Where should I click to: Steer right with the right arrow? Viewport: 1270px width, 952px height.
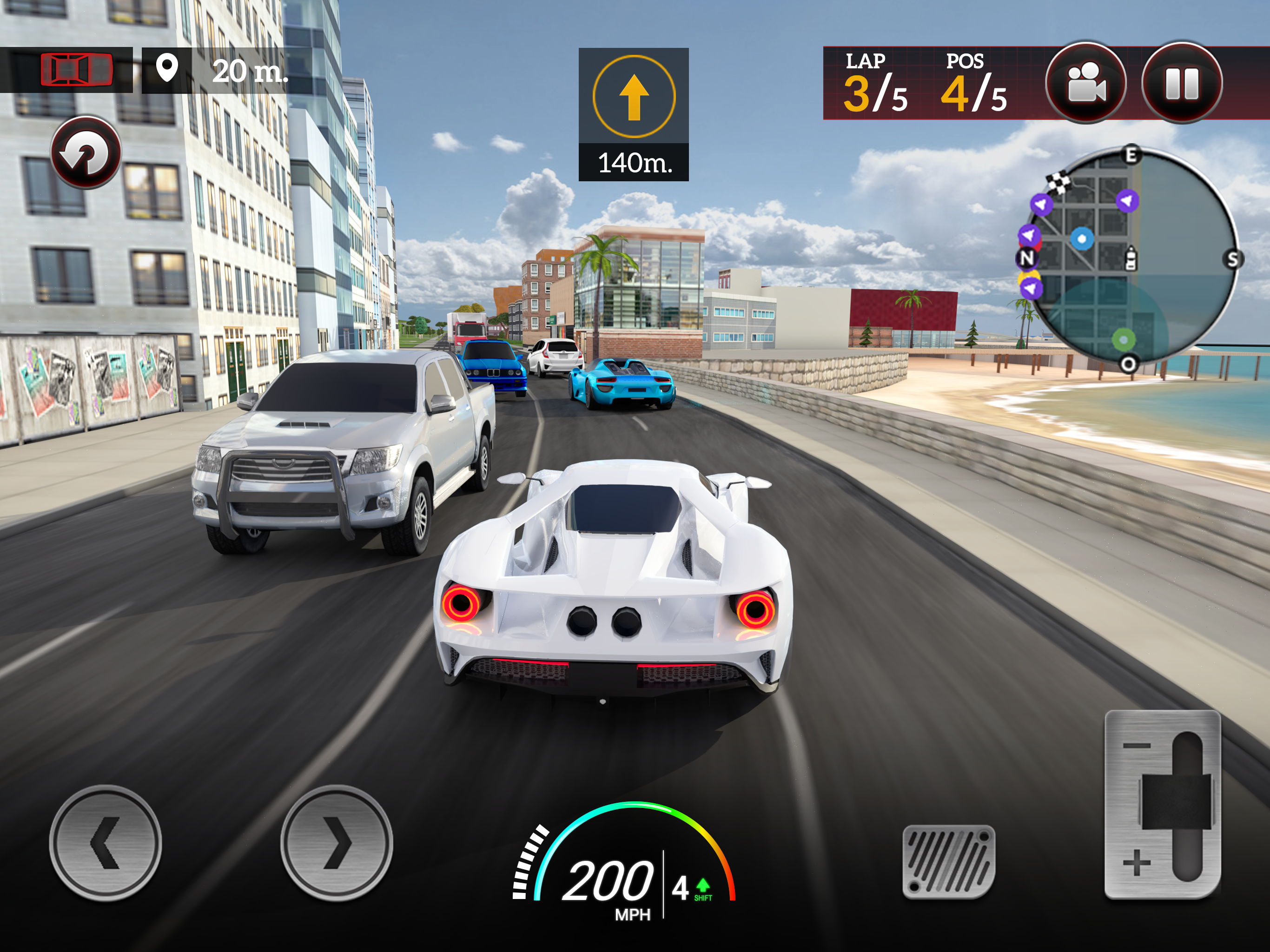pos(337,842)
